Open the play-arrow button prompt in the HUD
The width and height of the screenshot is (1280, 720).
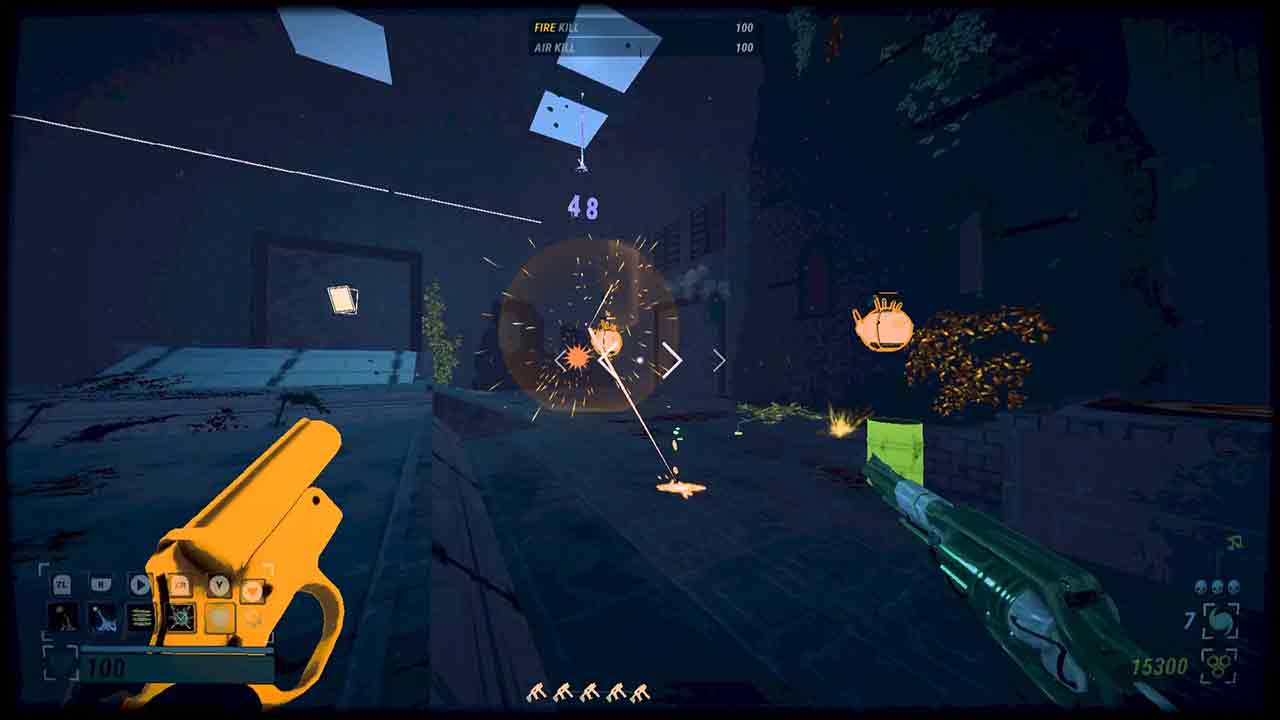140,584
